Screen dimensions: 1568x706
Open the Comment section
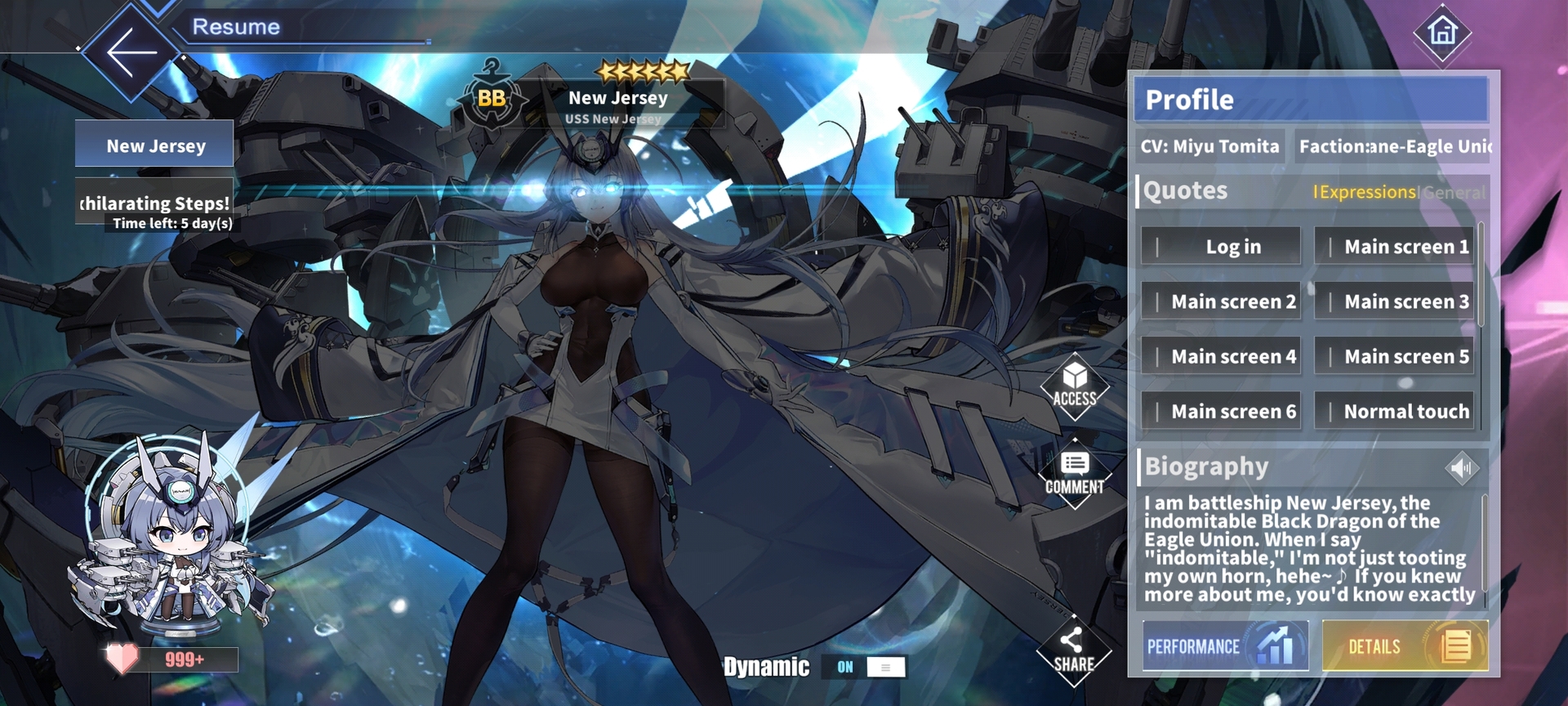pyautogui.click(x=1075, y=474)
